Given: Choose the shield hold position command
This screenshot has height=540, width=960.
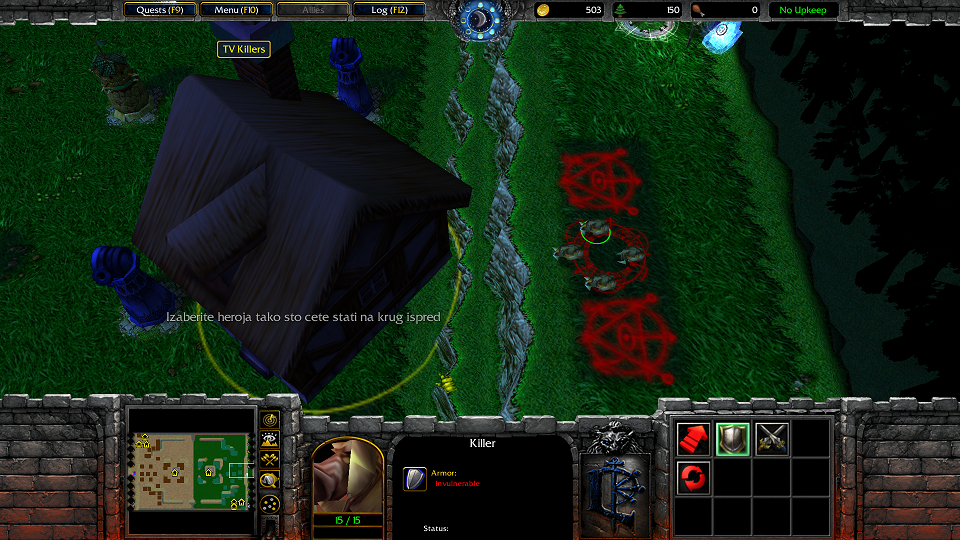Looking at the screenshot, I should click(732, 438).
